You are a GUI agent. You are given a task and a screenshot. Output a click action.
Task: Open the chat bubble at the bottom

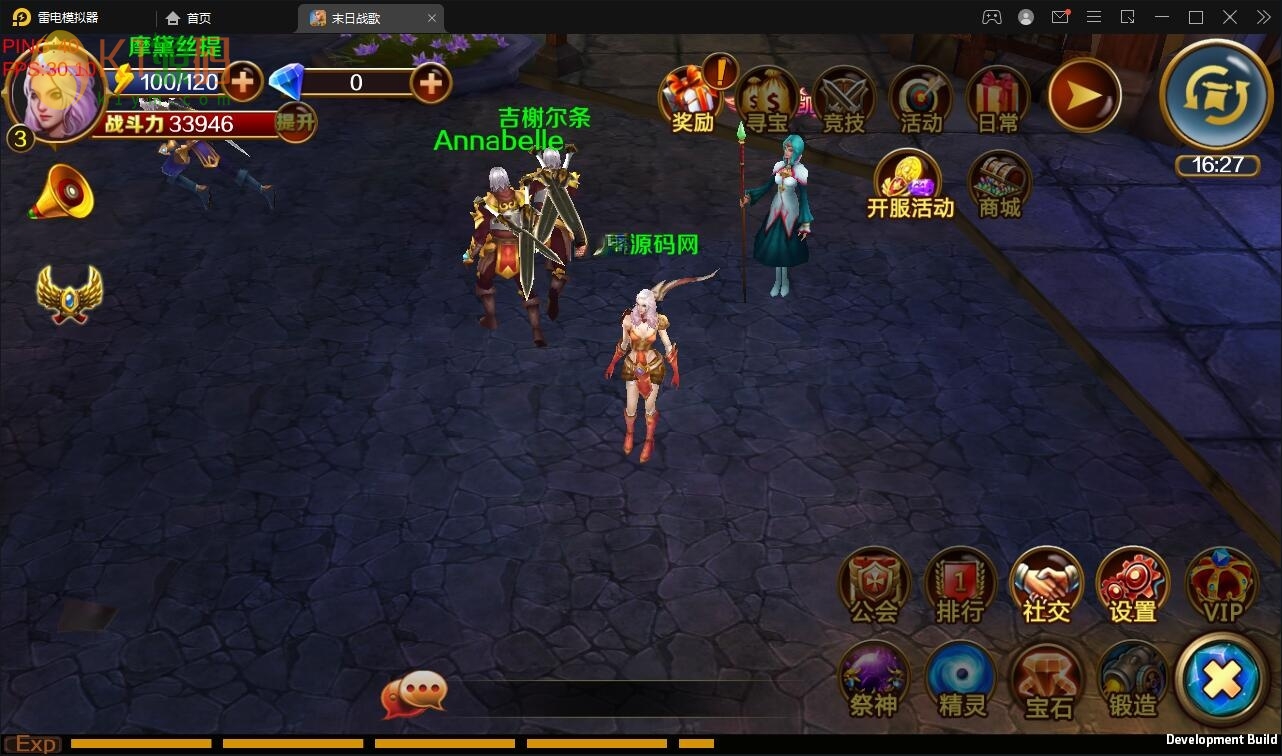point(415,690)
